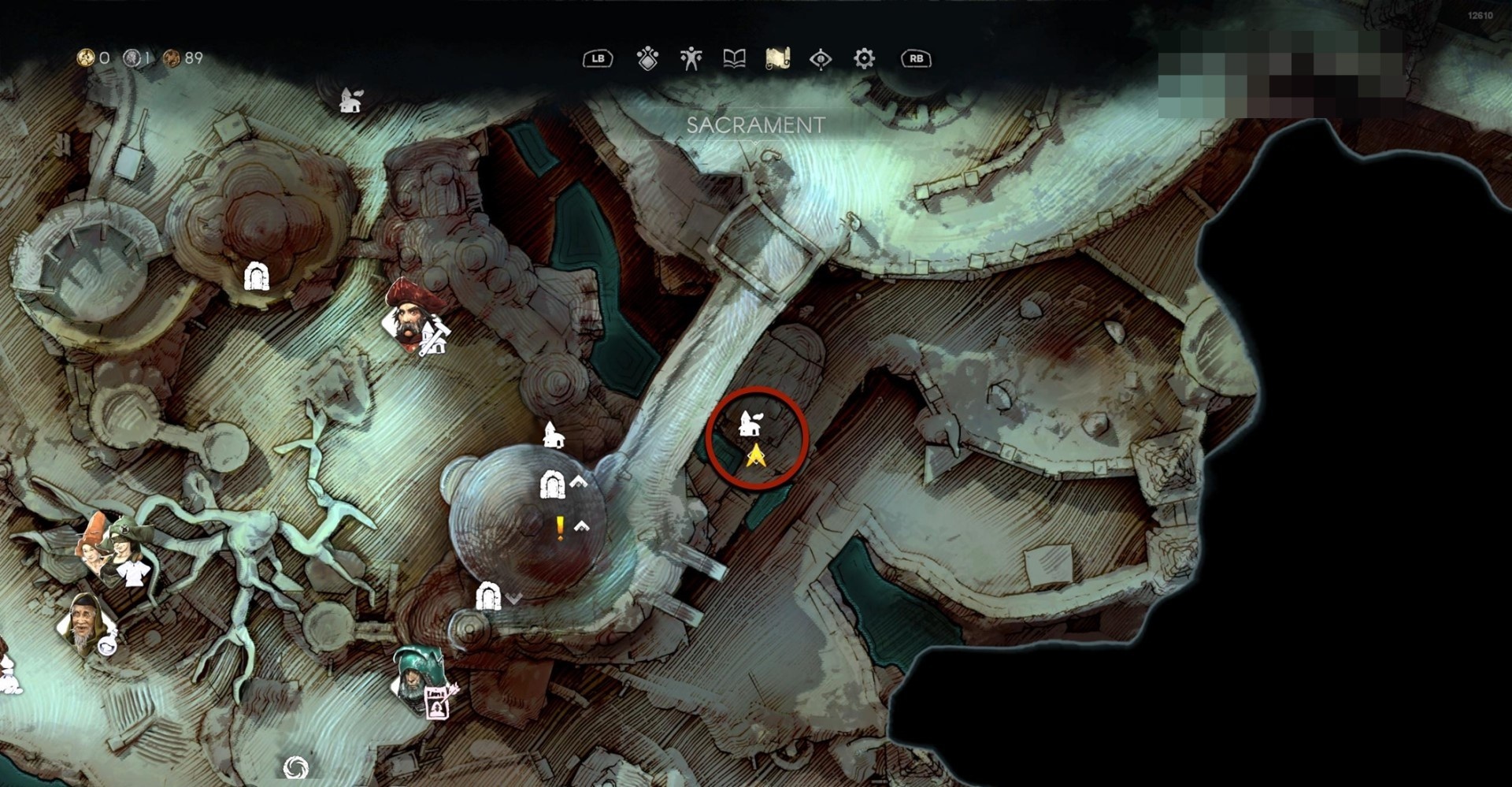Open the inventory gem tab
Viewport: 1512px width, 787px height.
click(x=647, y=59)
